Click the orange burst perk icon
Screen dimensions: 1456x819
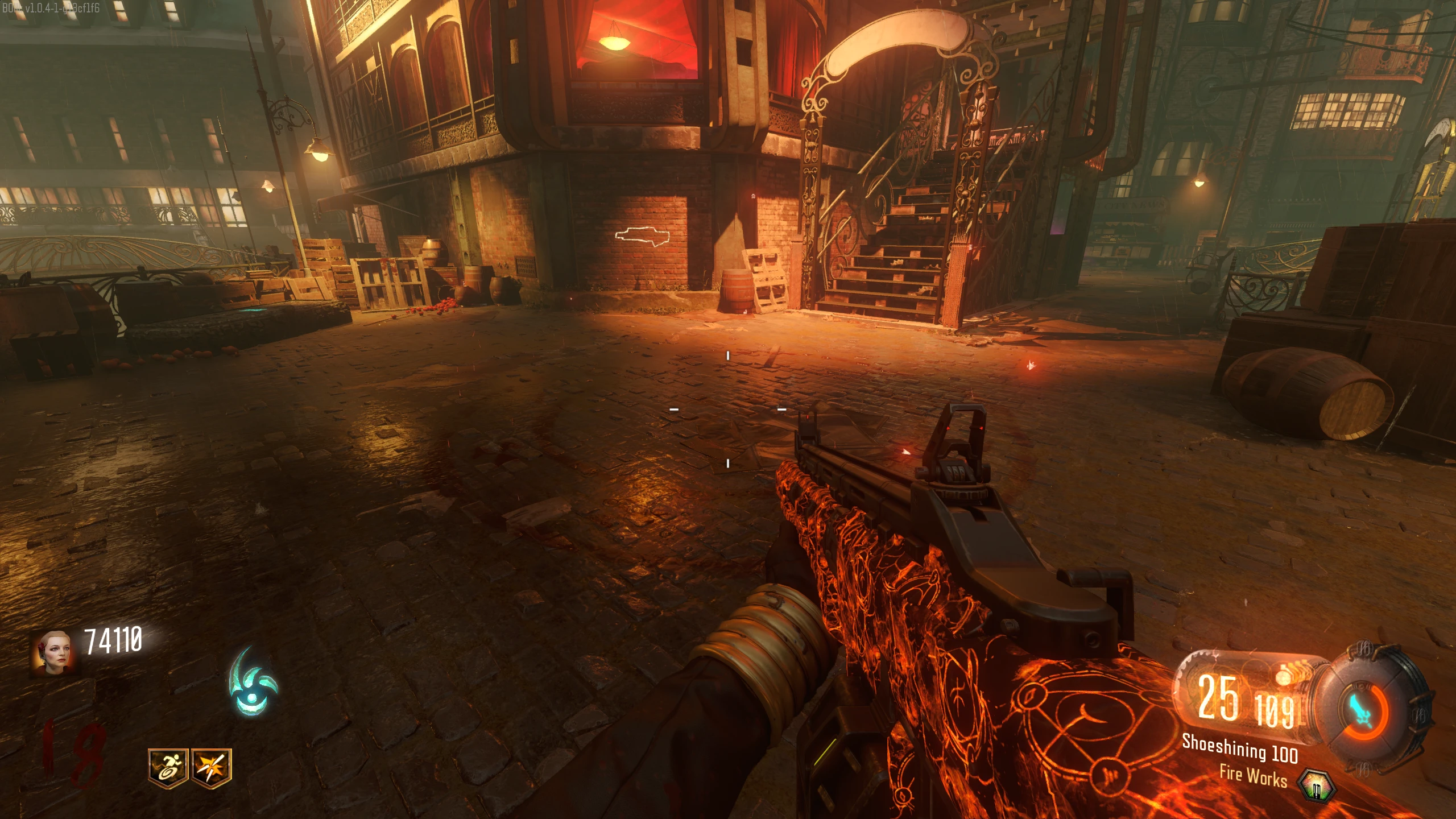[x=212, y=768]
